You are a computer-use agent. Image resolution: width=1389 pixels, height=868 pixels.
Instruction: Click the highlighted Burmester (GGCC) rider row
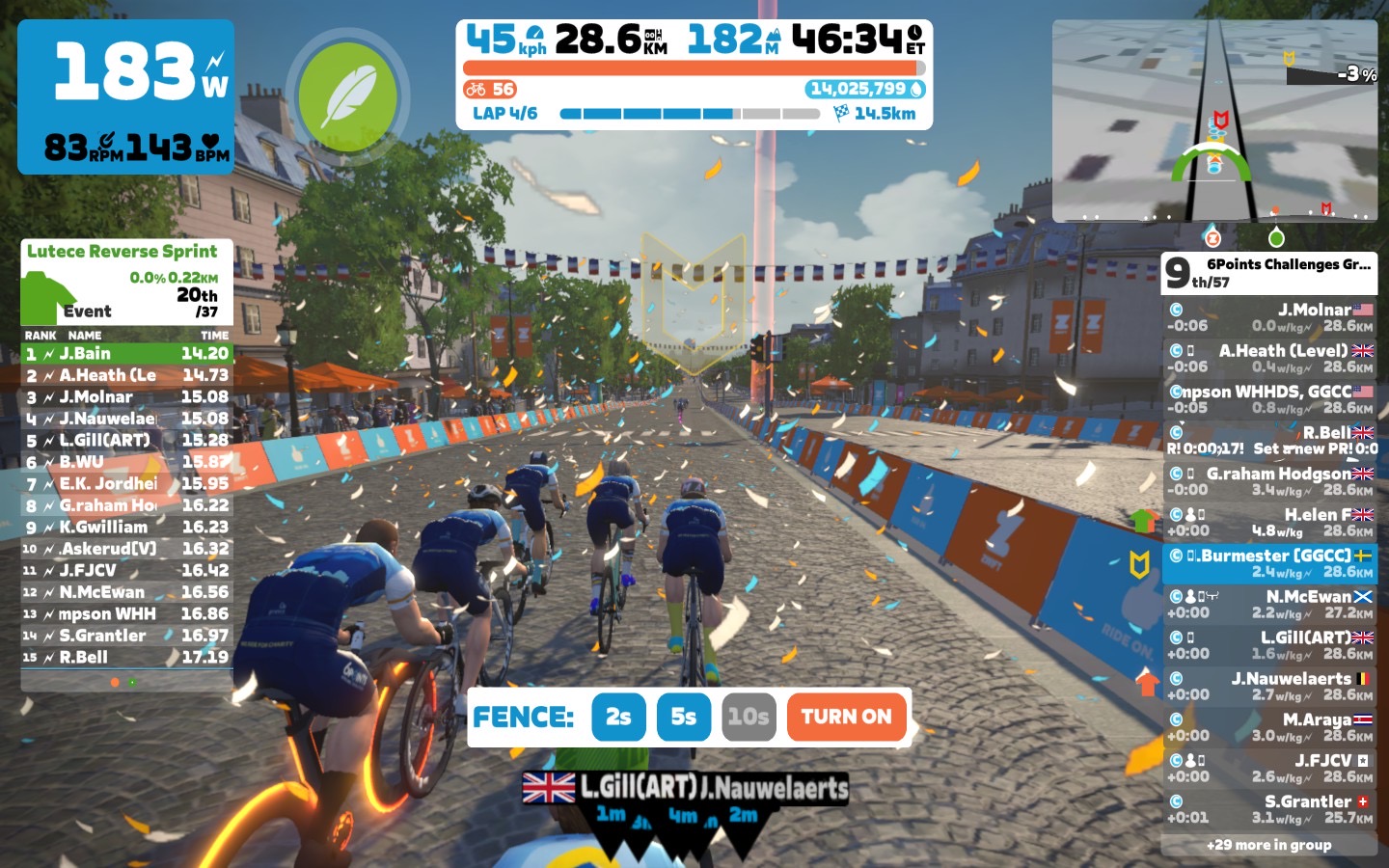click(1268, 563)
